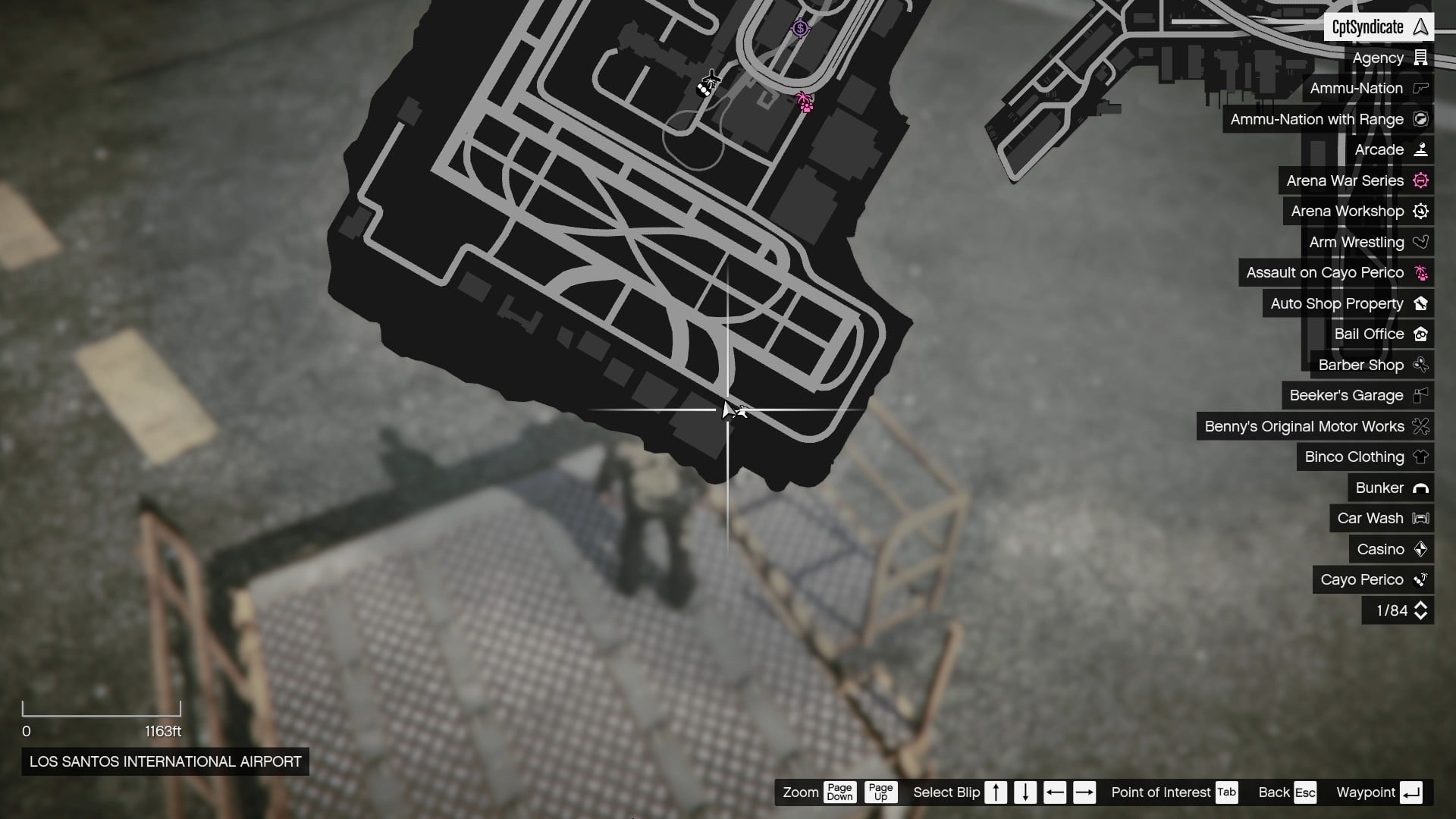This screenshot has height=819, width=1456.
Task: Select the purple dollar blip on the map
Action: pos(800,28)
